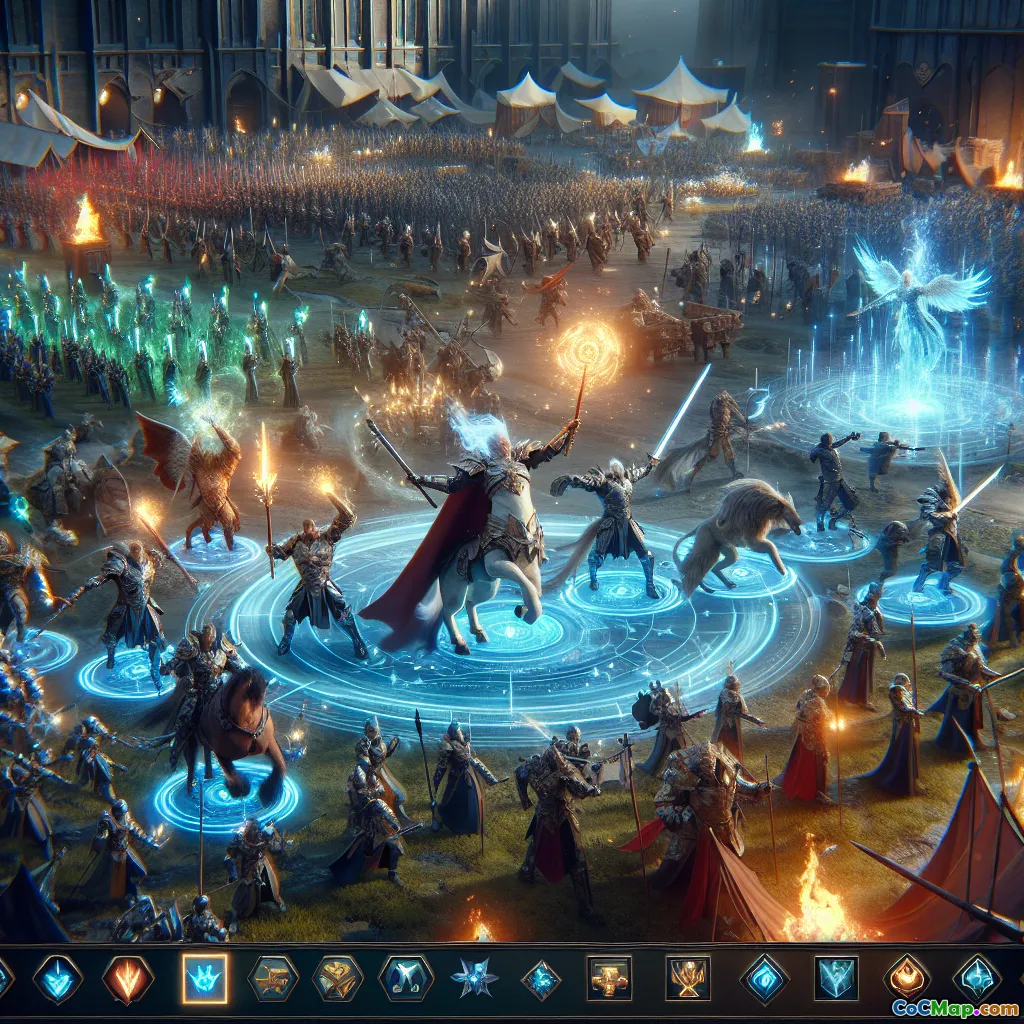The image size is (1024, 1024).
Task: Use the blue downward arrow shield ability
Action: tap(57, 979)
